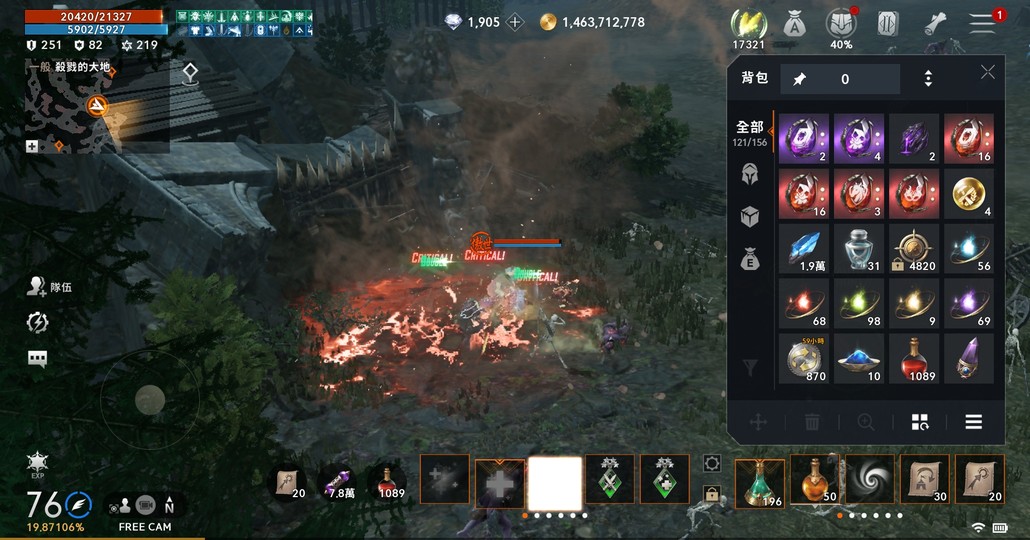The width and height of the screenshot is (1030, 540).
Task: Use the orange potion hotbar slot with 50
Action: pos(814,482)
